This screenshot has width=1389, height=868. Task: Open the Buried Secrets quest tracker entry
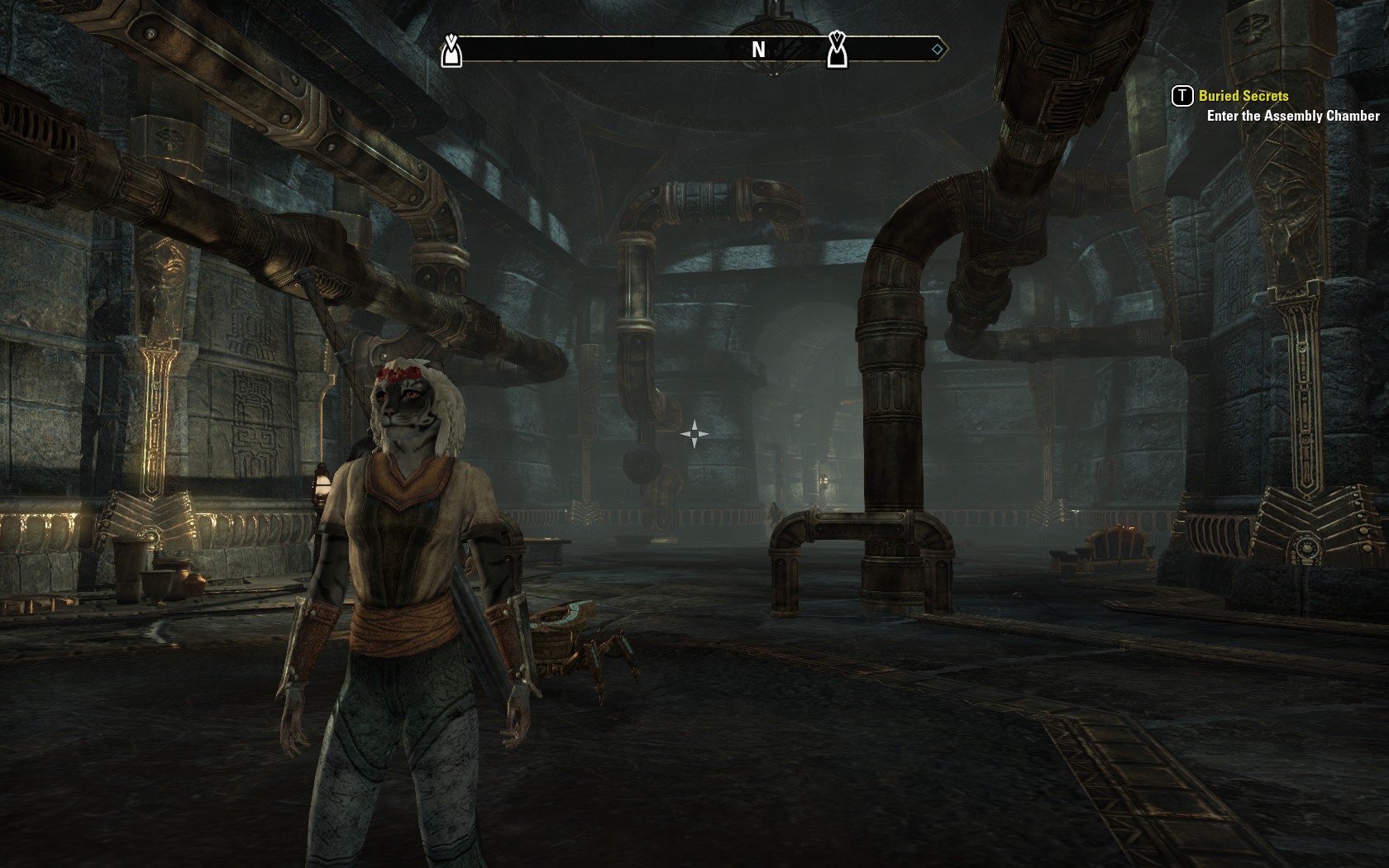point(1243,96)
